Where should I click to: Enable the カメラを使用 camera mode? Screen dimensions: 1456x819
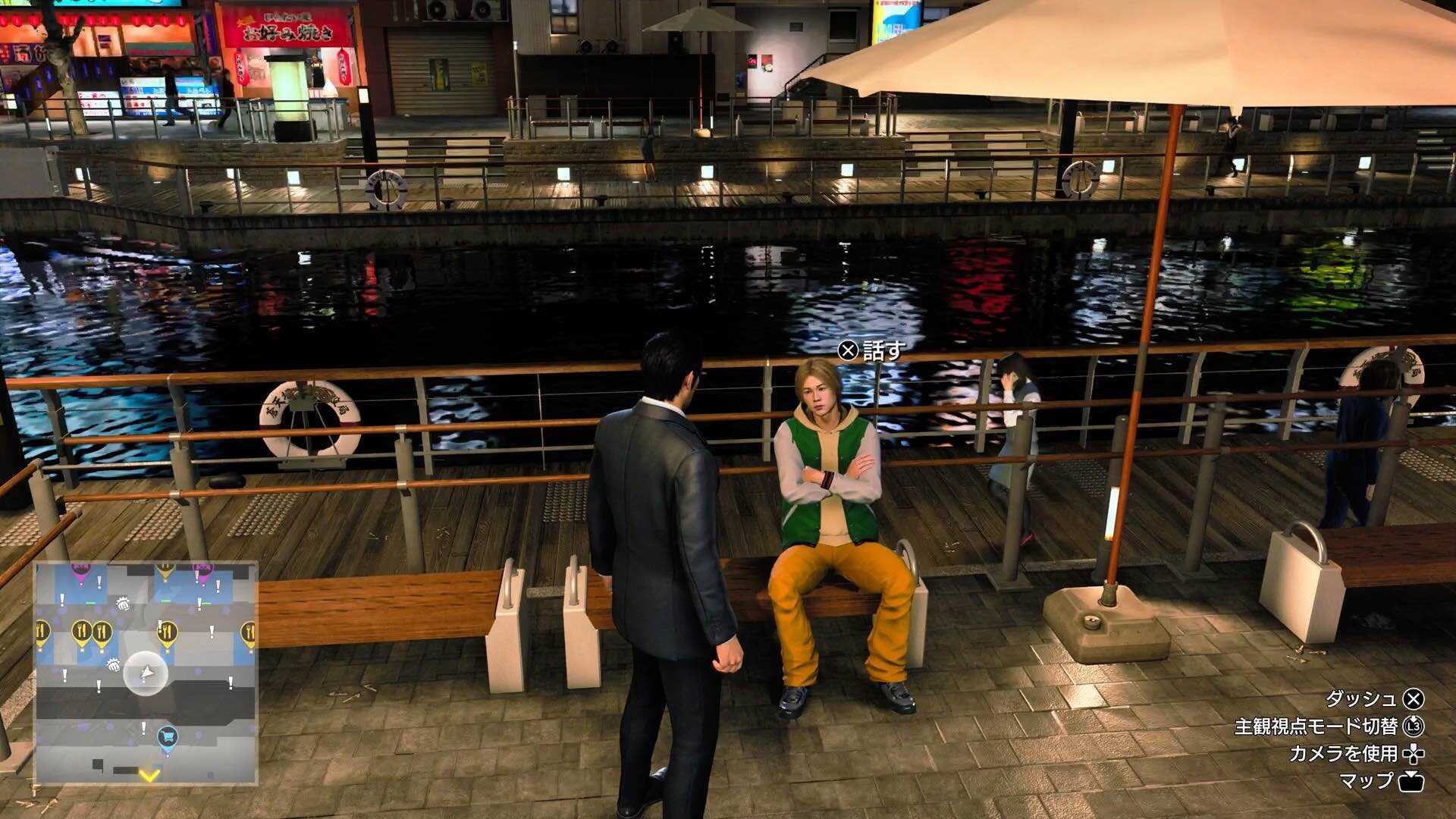[1342, 755]
